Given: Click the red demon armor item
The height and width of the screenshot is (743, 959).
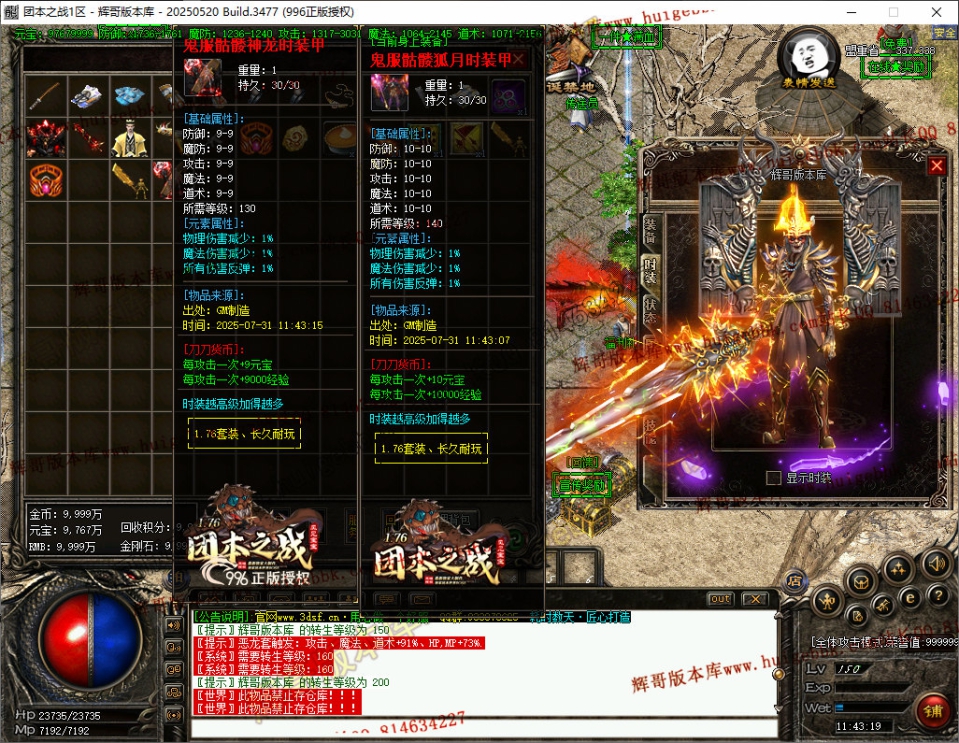Looking at the screenshot, I should click(44, 139).
